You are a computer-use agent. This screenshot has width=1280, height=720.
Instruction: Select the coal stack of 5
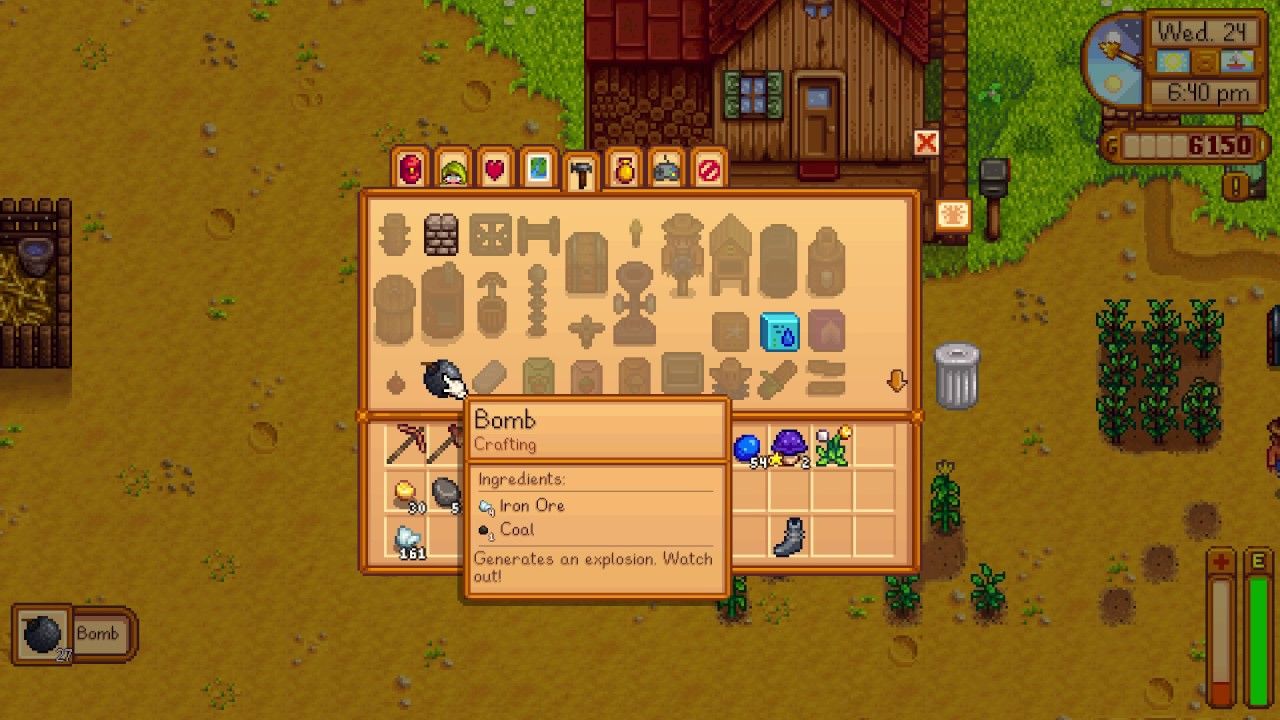point(448,490)
